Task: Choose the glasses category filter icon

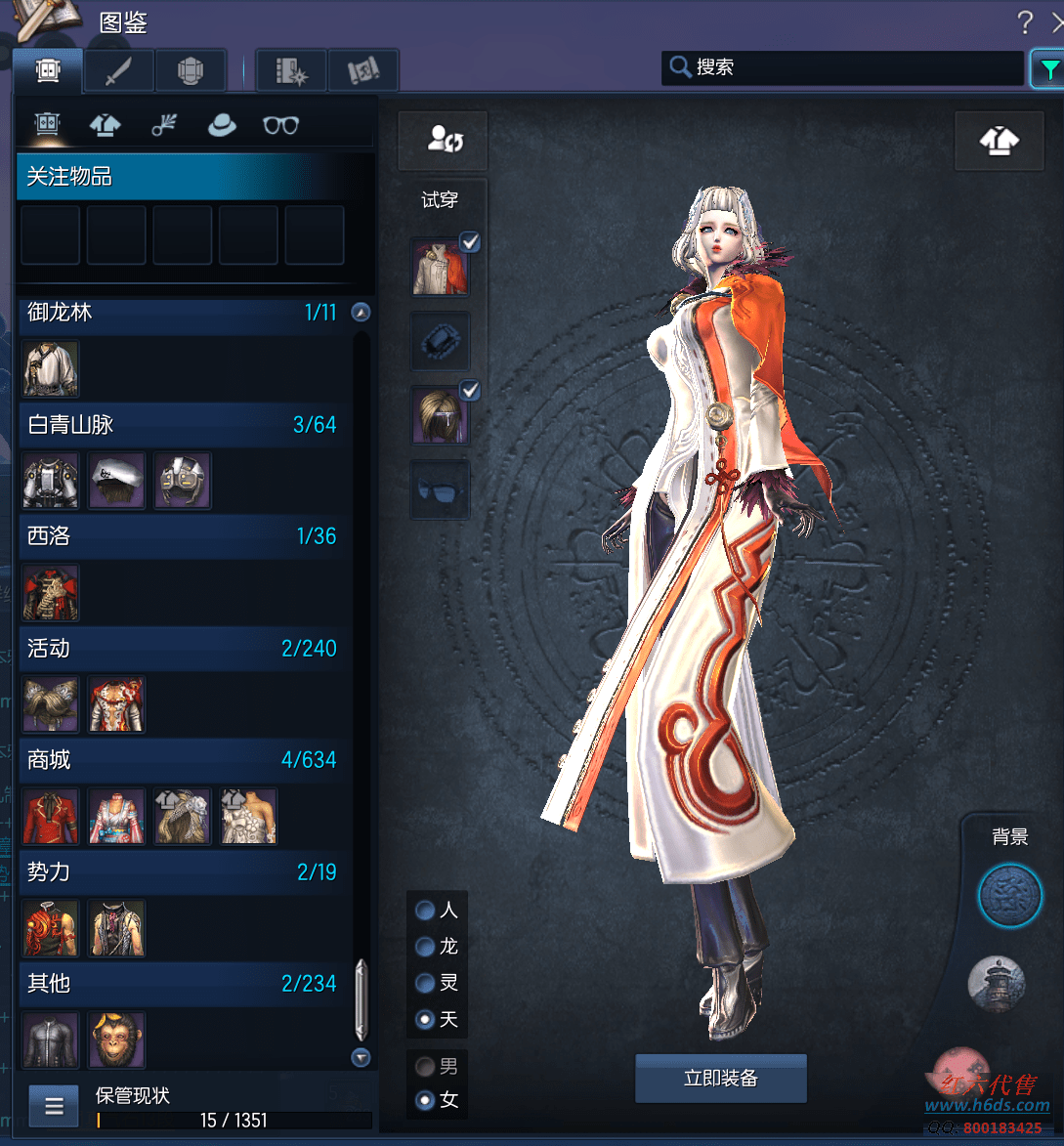Action: coord(280,125)
